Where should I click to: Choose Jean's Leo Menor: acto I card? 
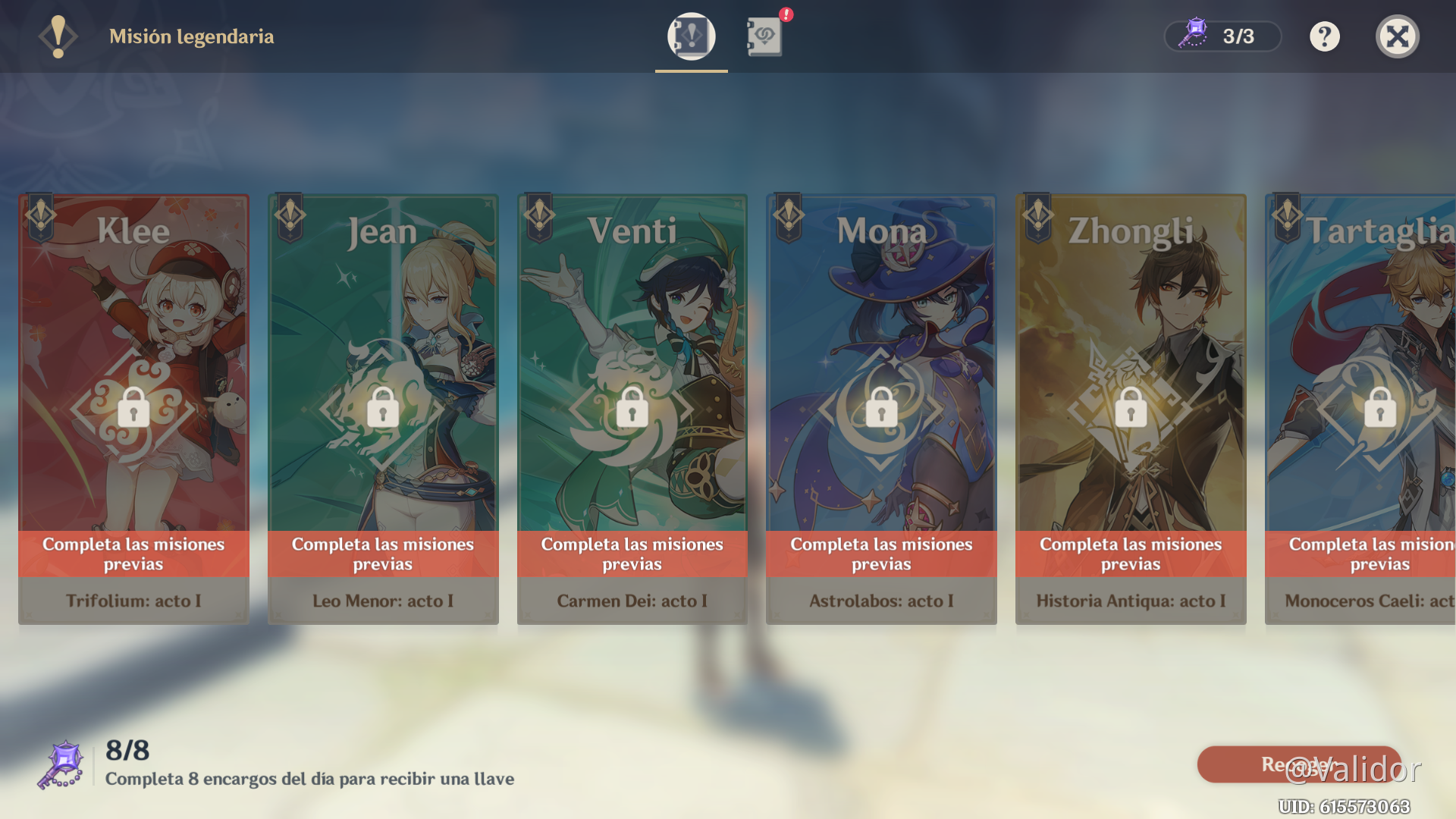pos(383,409)
